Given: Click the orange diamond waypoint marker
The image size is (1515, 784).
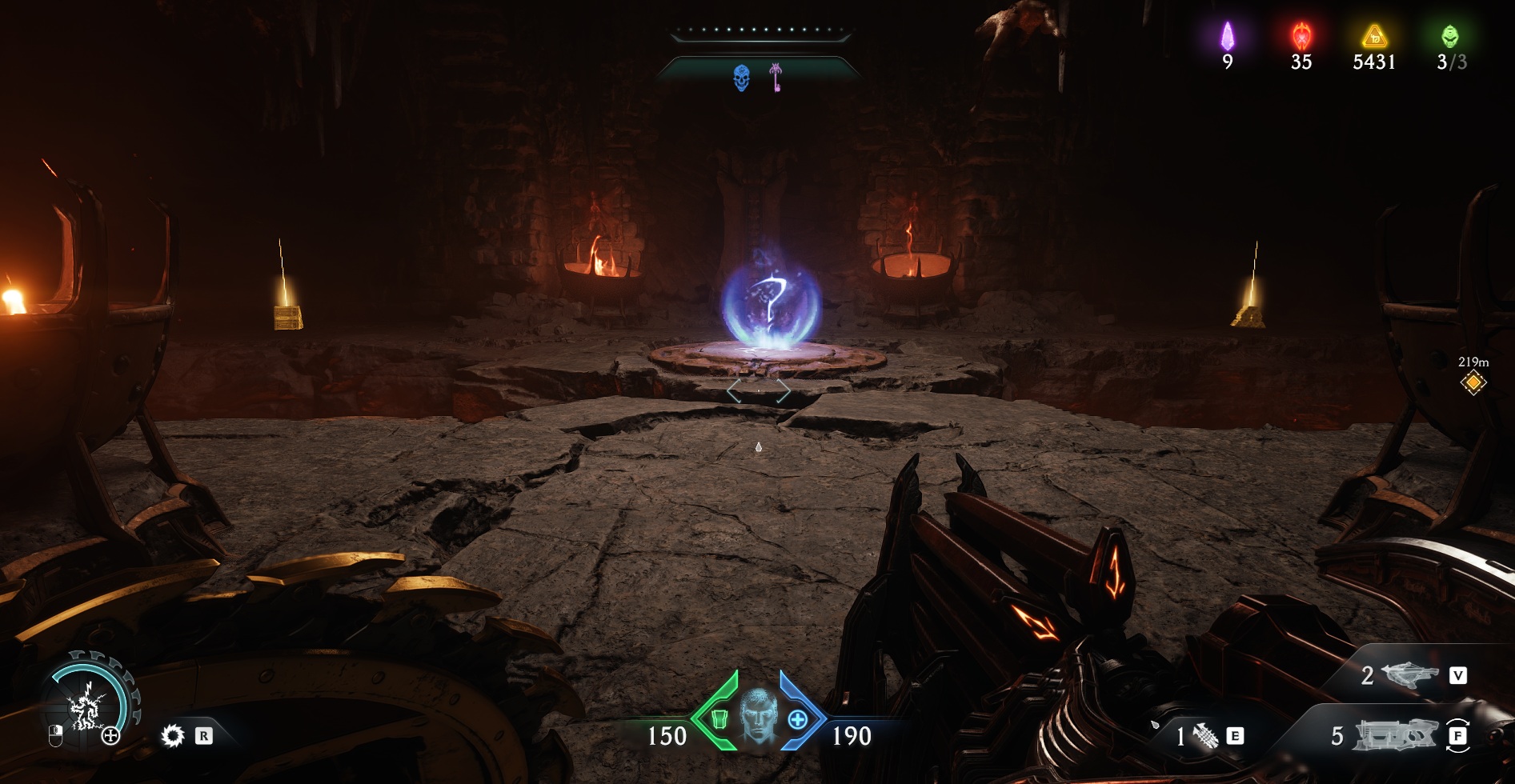Looking at the screenshot, I should click(1473, 383).
